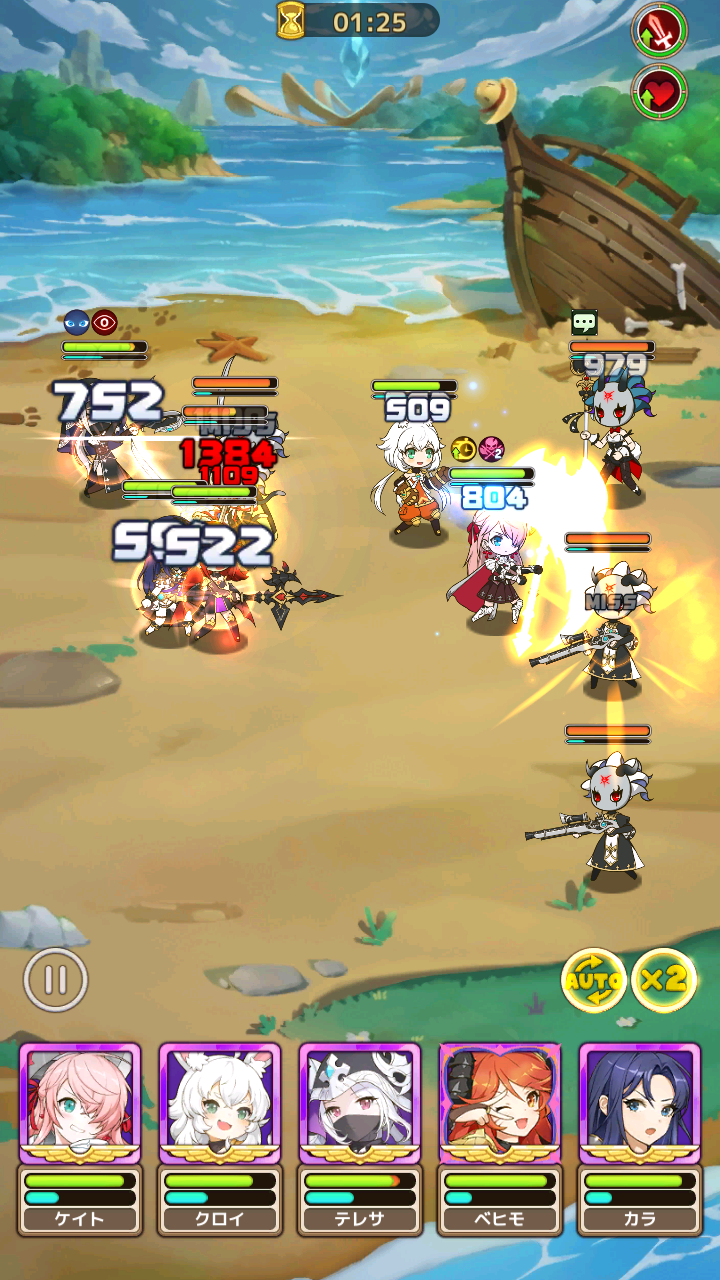
Task: Toggle the x2 speed button
Action: click(665, 980)
